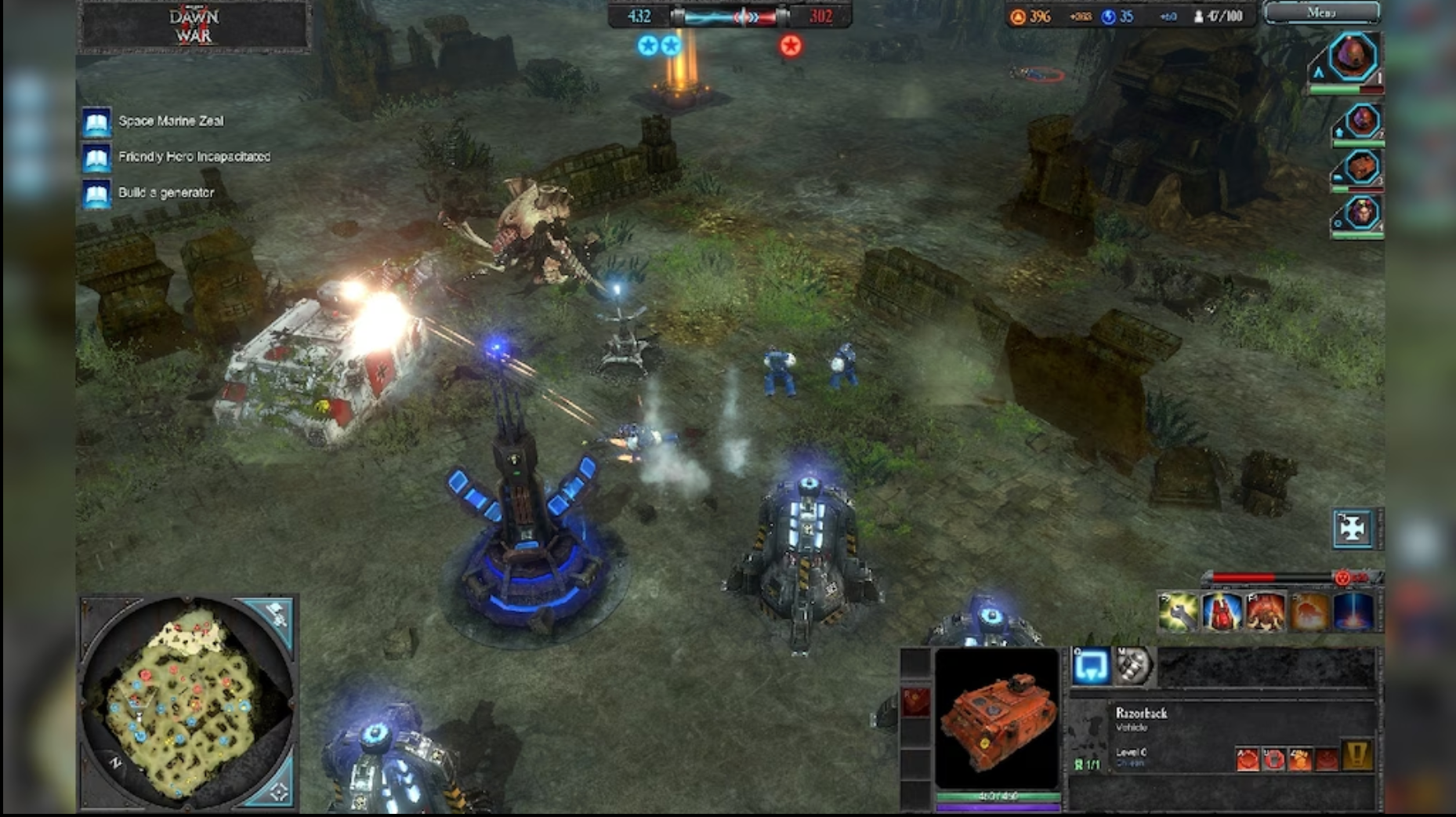Trigger the orbital beam ability icon

tap(1352, 612)
